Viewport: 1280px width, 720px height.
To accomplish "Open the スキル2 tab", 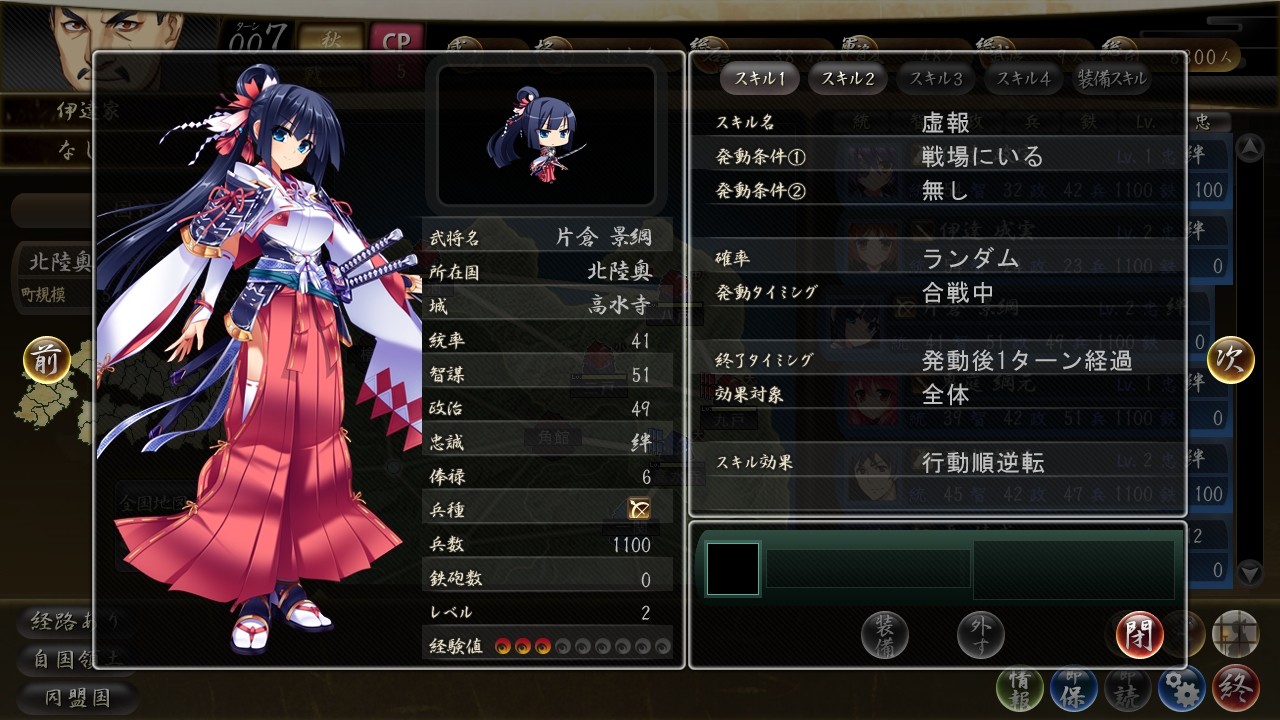I will point(847,78).
